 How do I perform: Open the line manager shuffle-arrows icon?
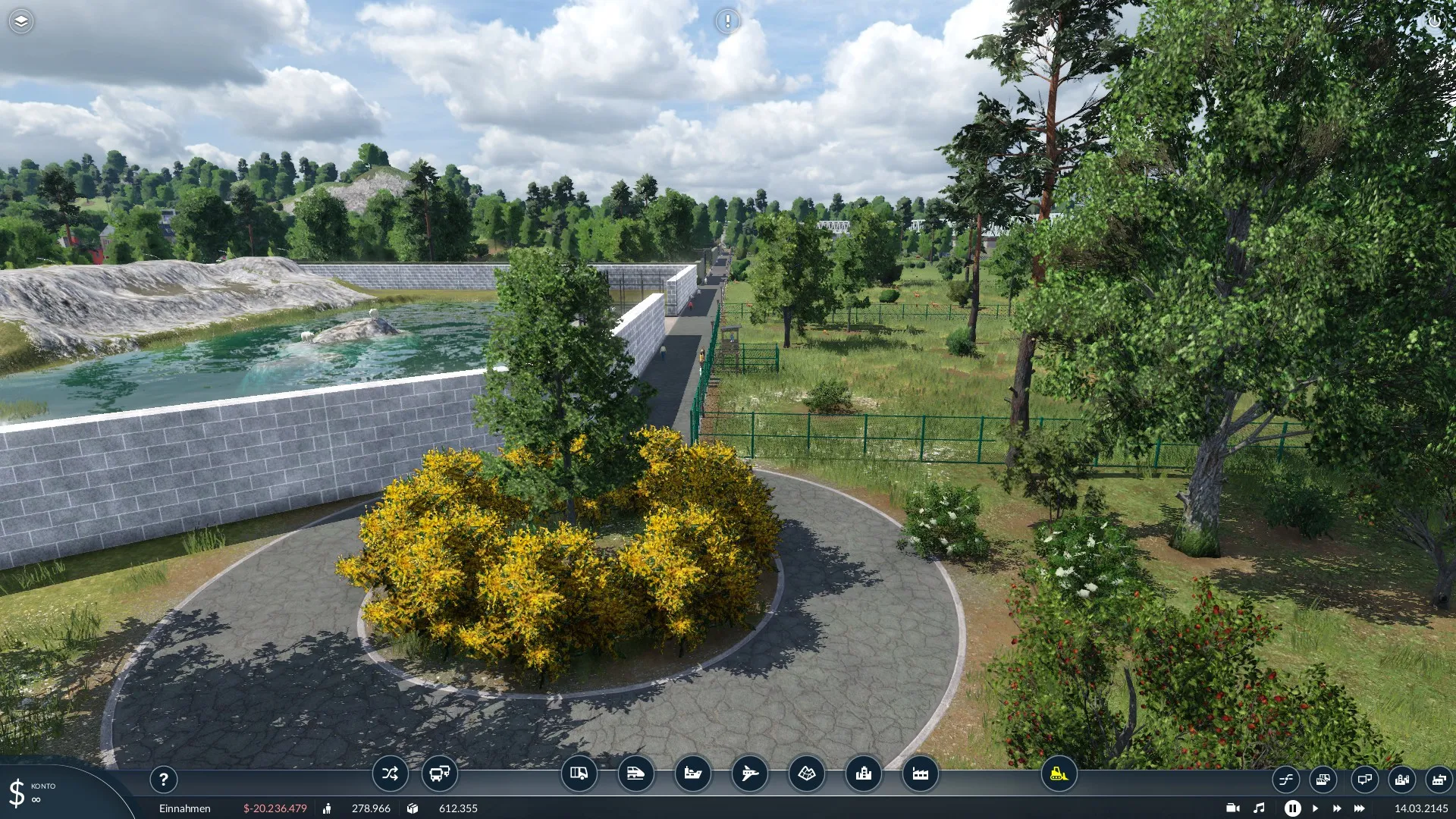pyautogui.click(x=390, y=773)
